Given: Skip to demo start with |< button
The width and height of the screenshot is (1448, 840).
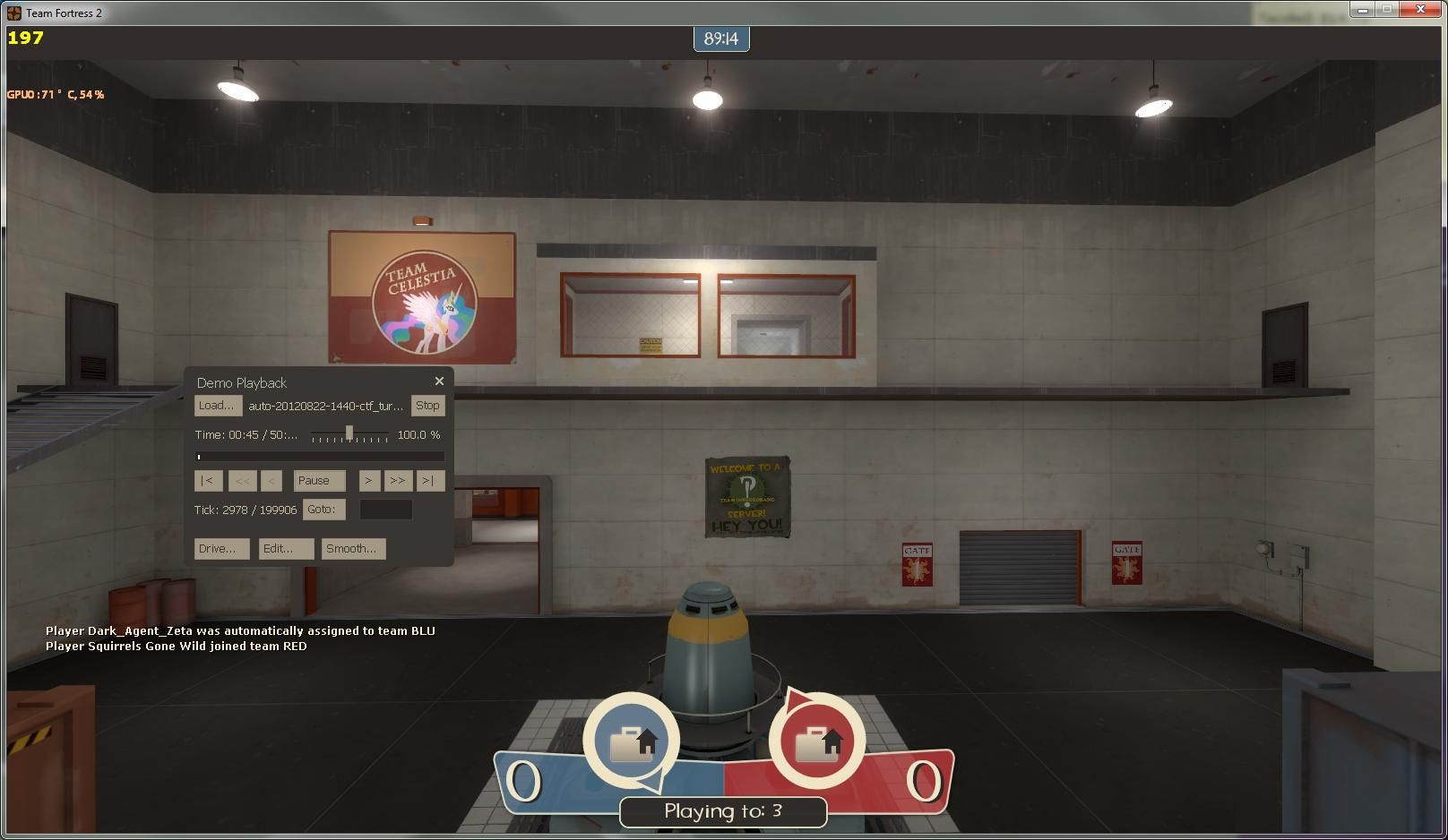Looking at the screenshot, I should pyautogui.click(x=207, y=481).
